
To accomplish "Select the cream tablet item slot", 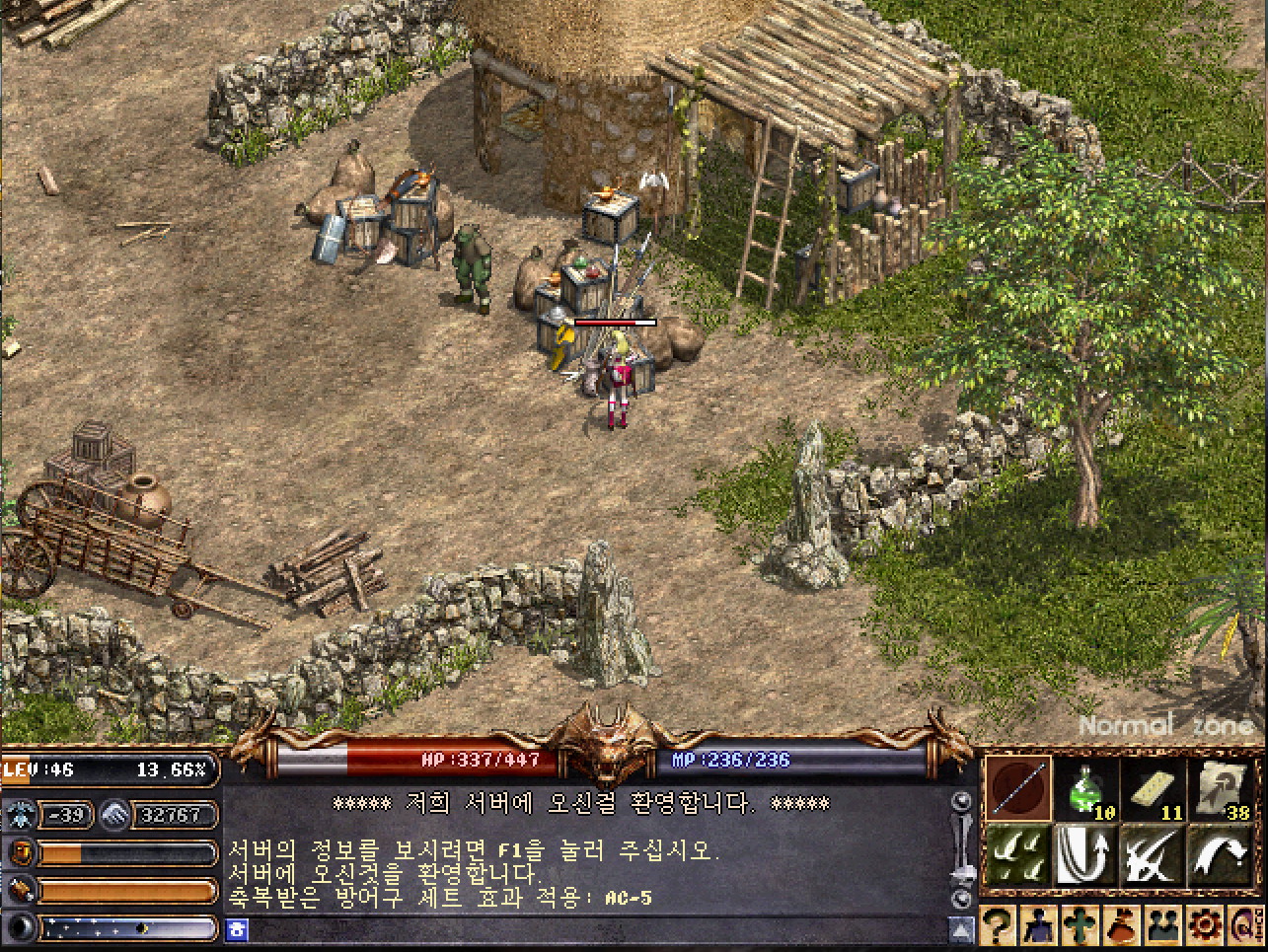I will click(x=1156, y=789).
